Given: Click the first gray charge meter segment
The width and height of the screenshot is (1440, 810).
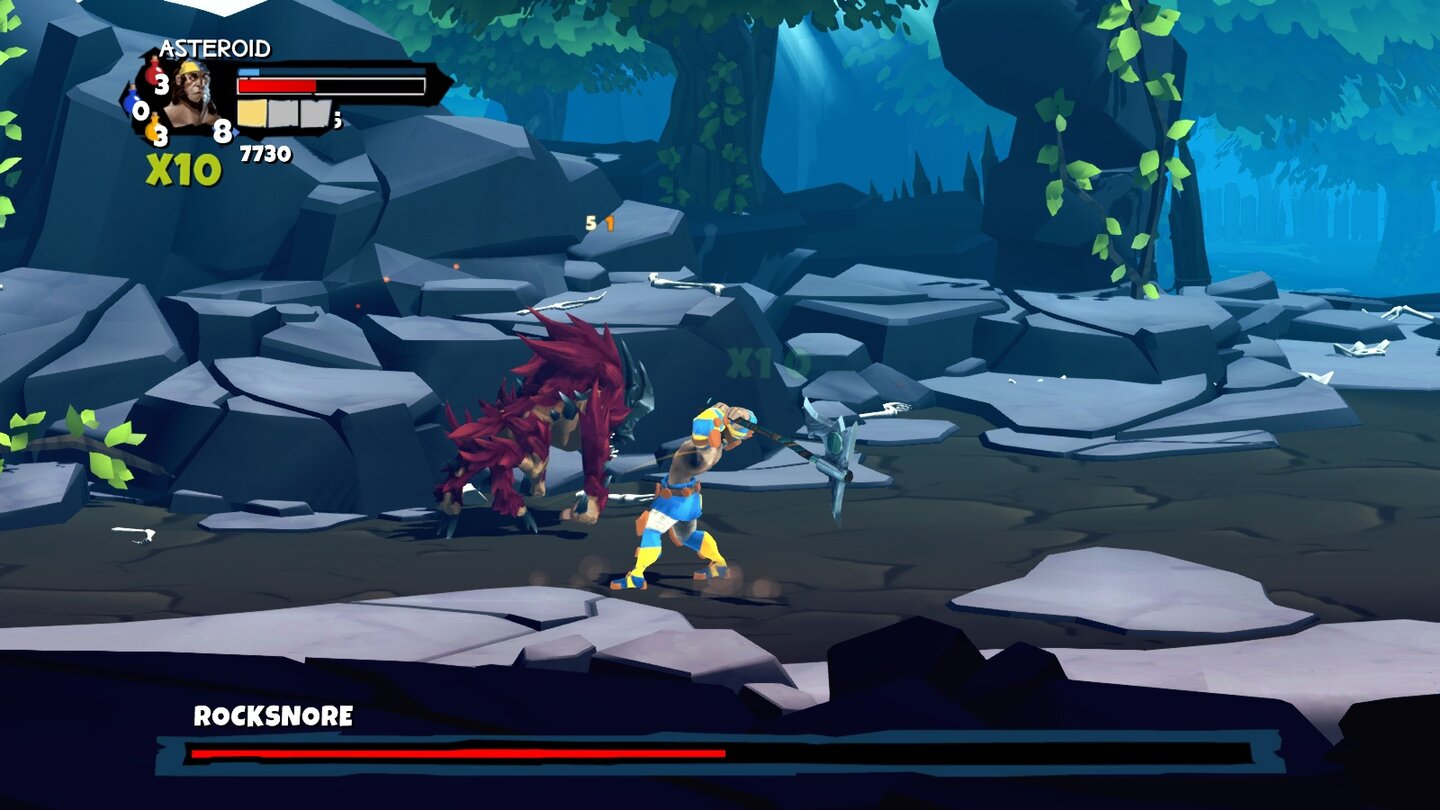Looking at the screenshot, I should click(285, 113).
